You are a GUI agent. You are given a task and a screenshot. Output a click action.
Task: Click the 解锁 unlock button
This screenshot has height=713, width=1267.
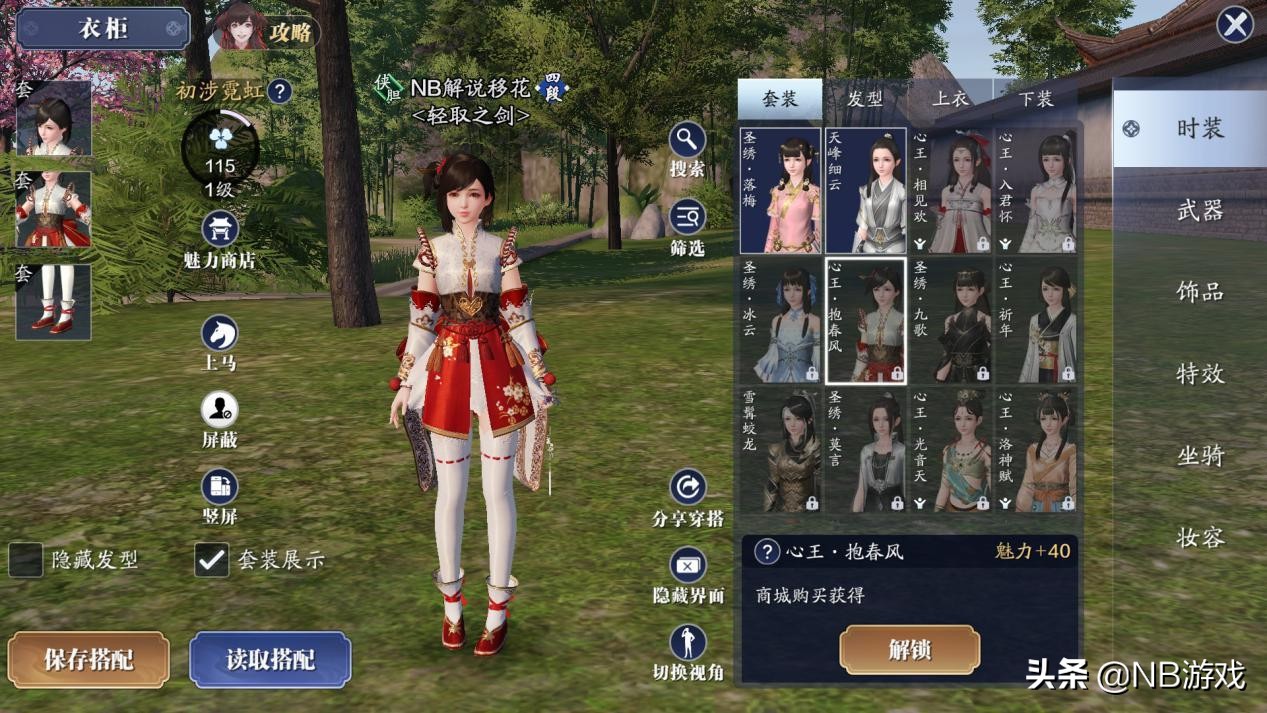909,650
